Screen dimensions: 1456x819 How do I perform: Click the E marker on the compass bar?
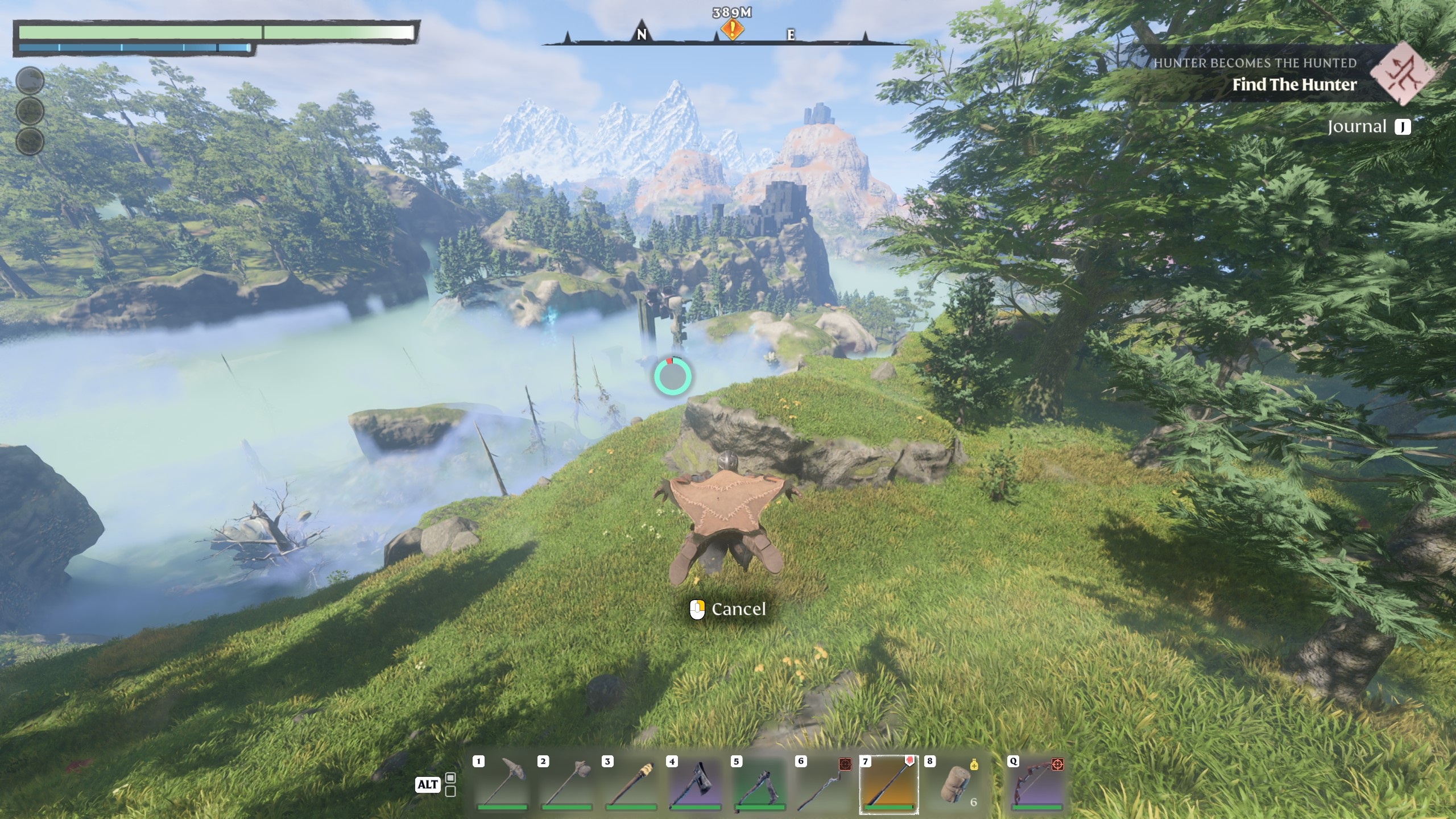pyautogui.click(x=789, y=35)
